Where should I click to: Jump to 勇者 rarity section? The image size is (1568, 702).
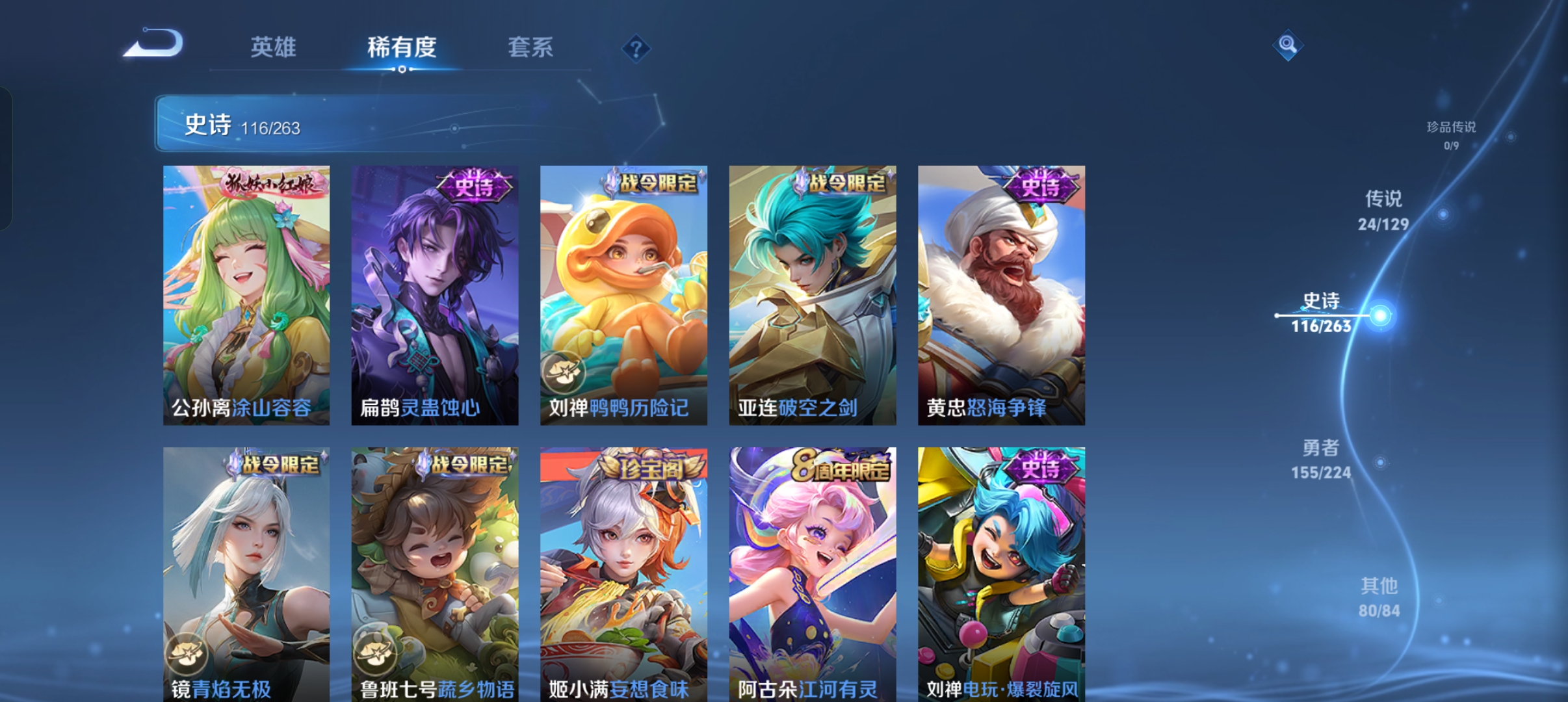1320,460
